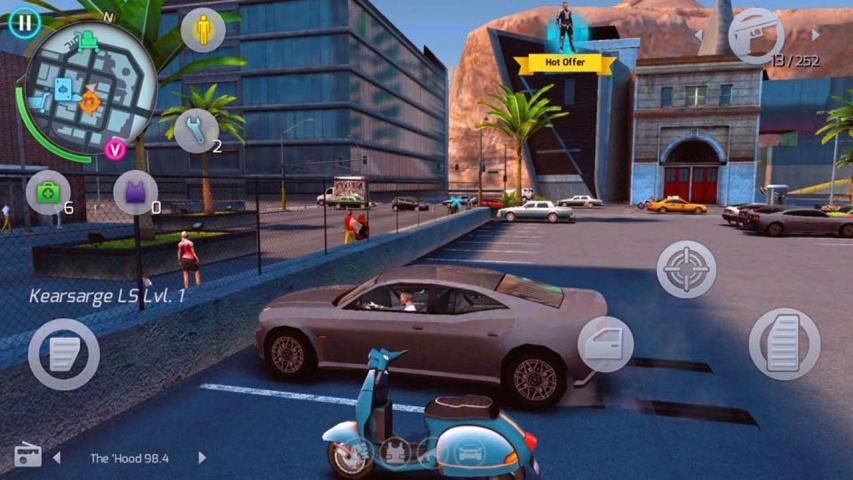Tap the accelerator pedal button

(x=784, y=344)
